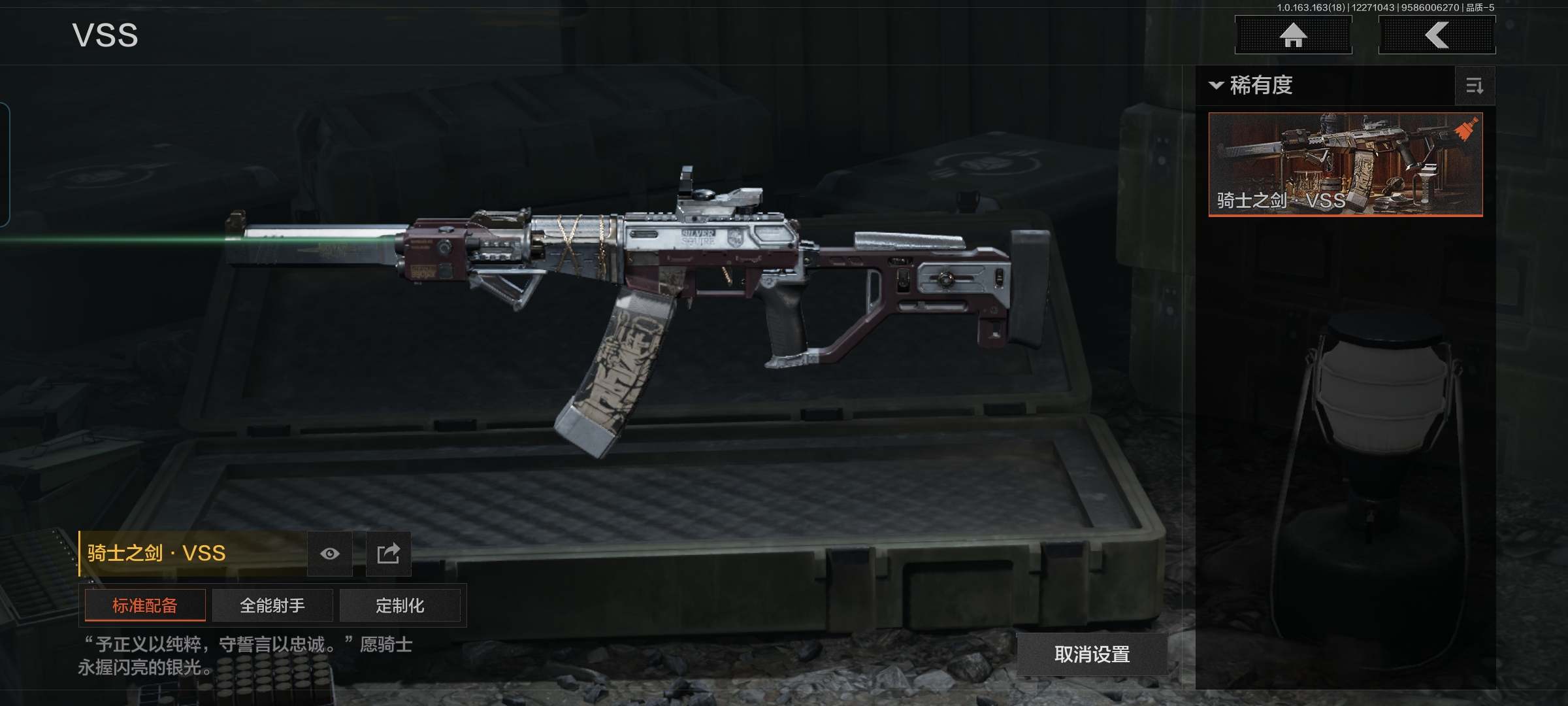Image resolution: width=1568 pixels, height=706 pixels.
Task: Toggle the sort order icon
Action: [x=1475, y=86]
